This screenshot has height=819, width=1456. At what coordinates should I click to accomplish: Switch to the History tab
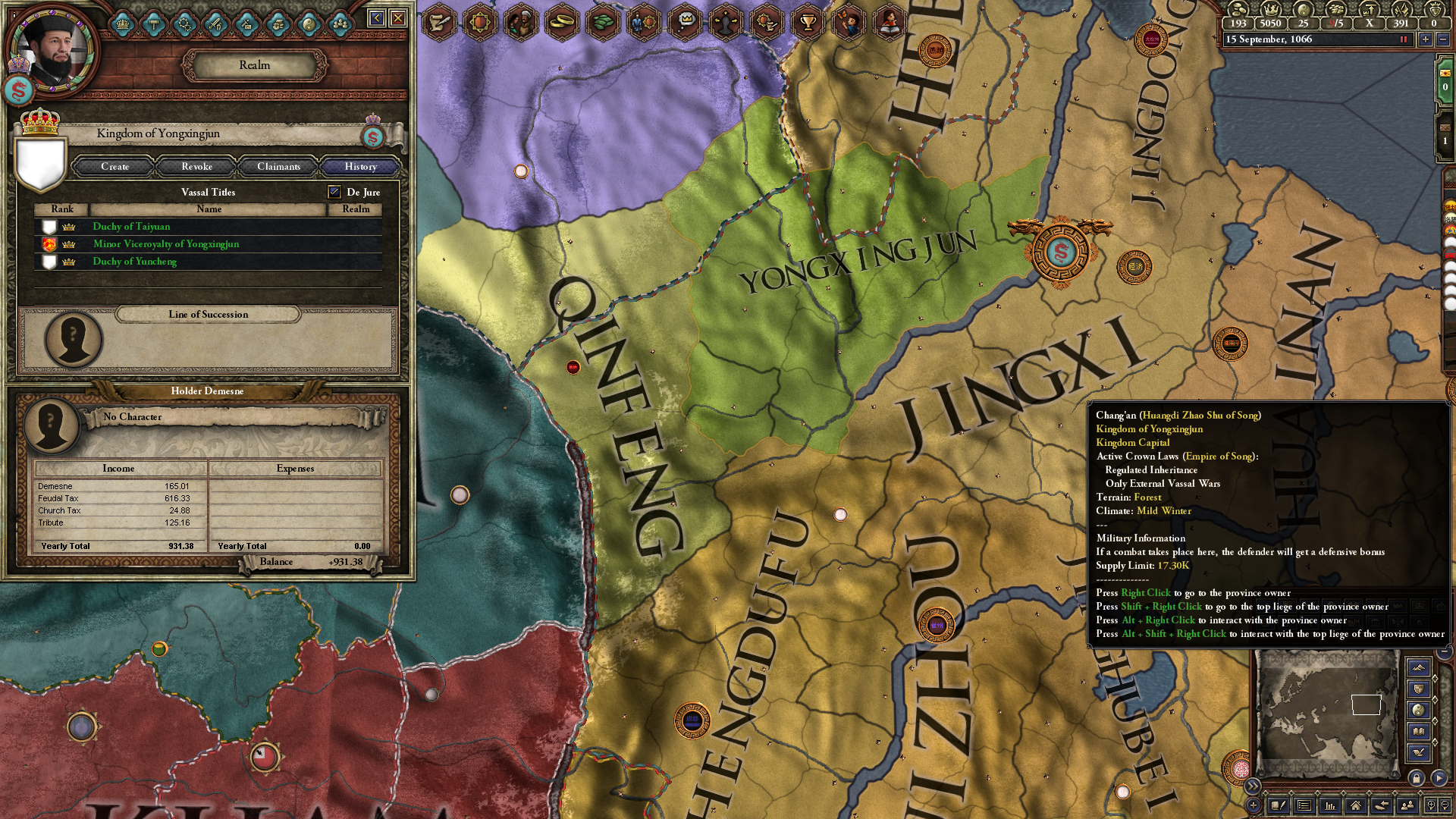(x=360, y=167)
